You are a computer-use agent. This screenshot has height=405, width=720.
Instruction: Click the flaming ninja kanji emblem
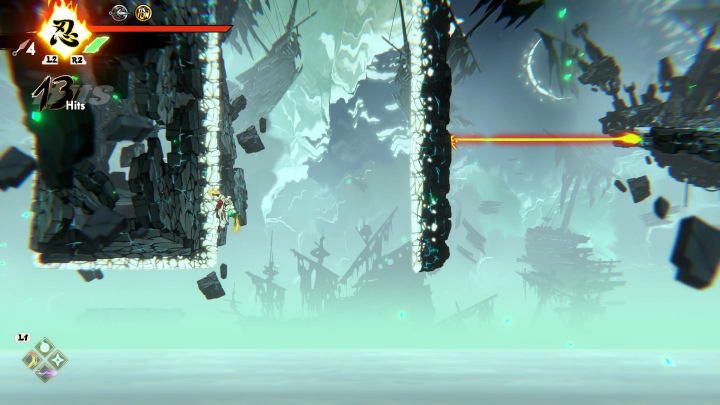(x=64, y=33)
